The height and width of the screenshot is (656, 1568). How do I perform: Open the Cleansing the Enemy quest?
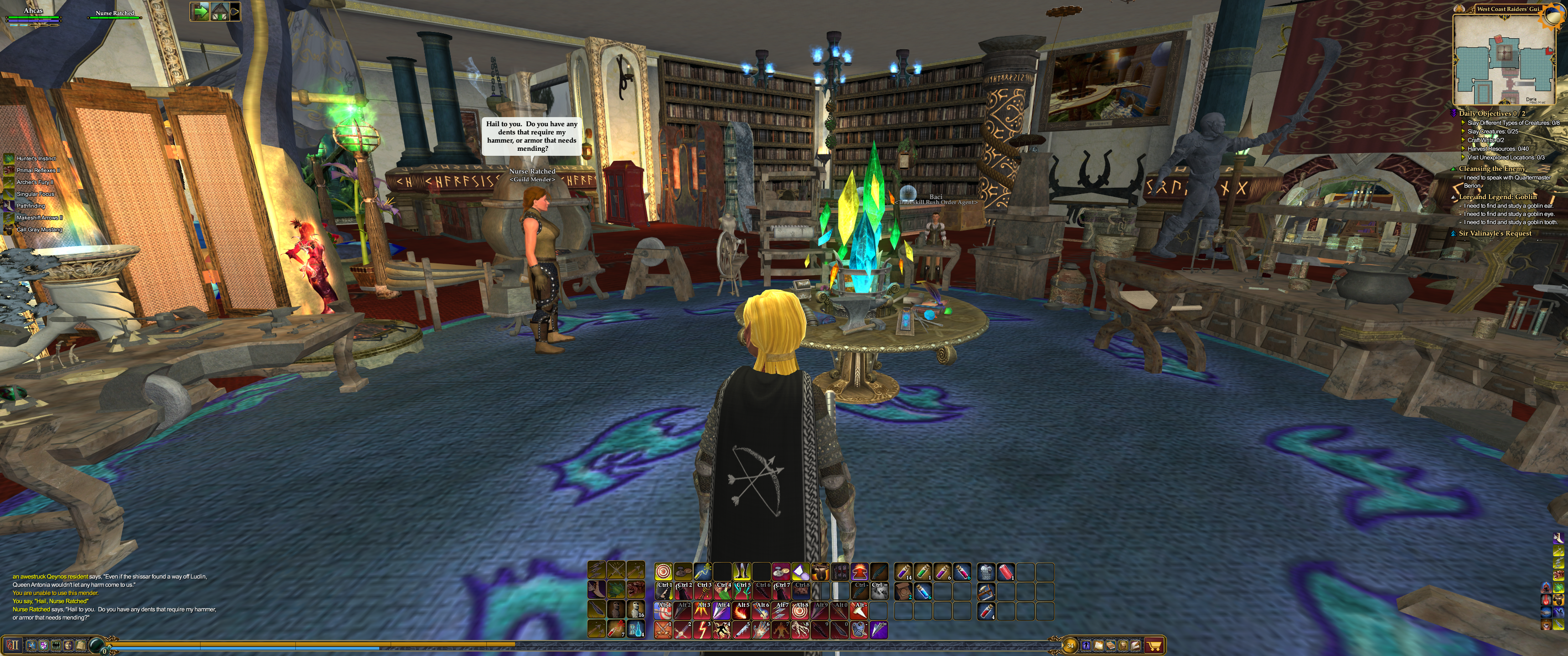(x=1492, y=169)
